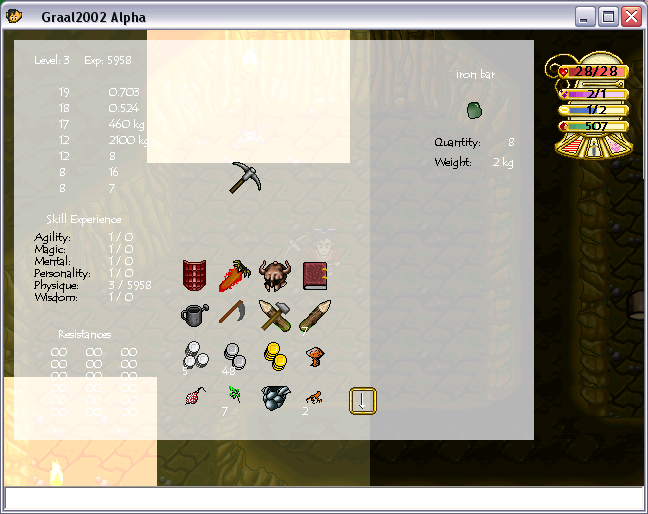The image size is (648, 514).
Task: Click the chat input bar
Action: pos(324,498)
